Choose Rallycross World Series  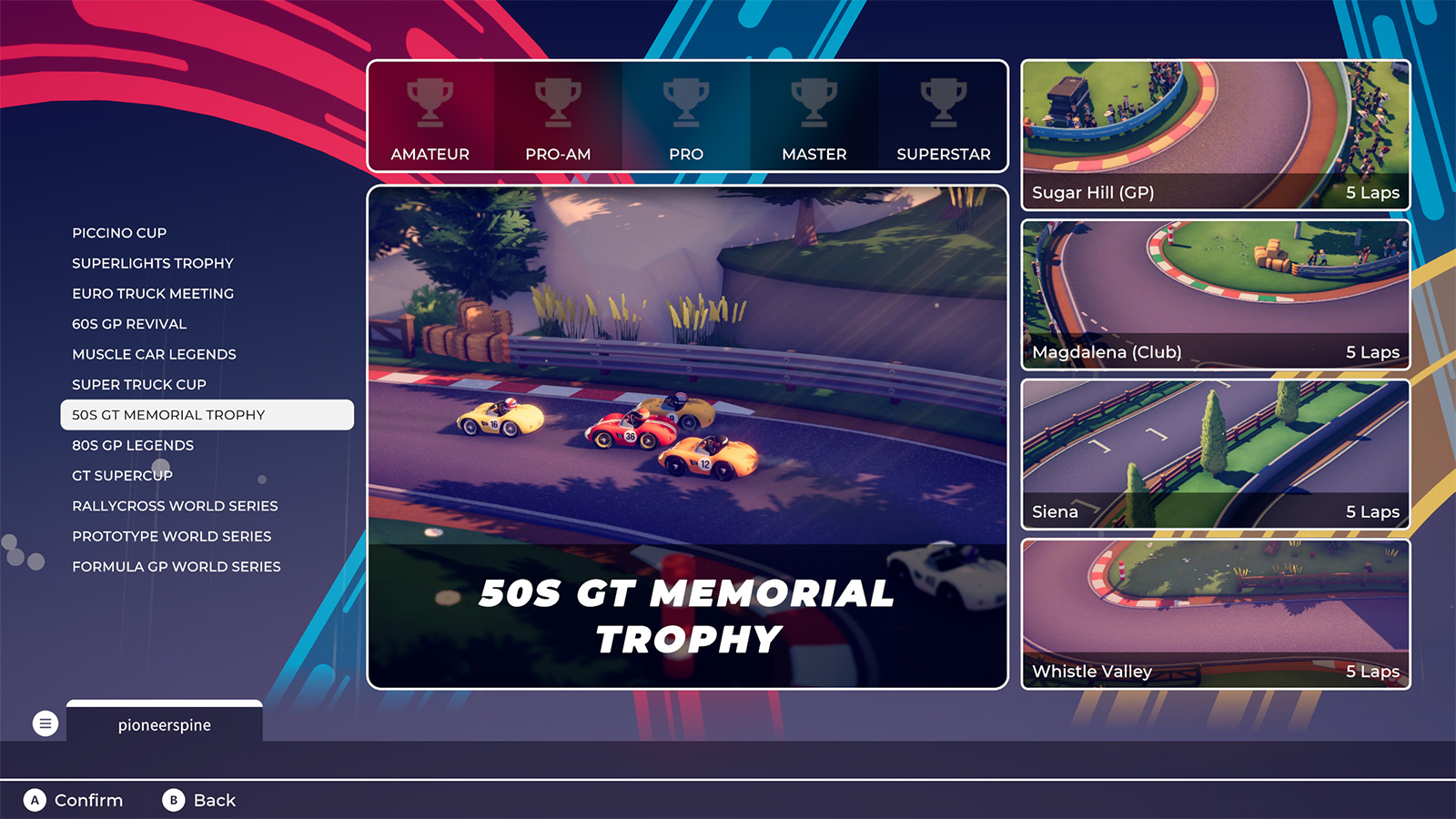click(175, 506)
